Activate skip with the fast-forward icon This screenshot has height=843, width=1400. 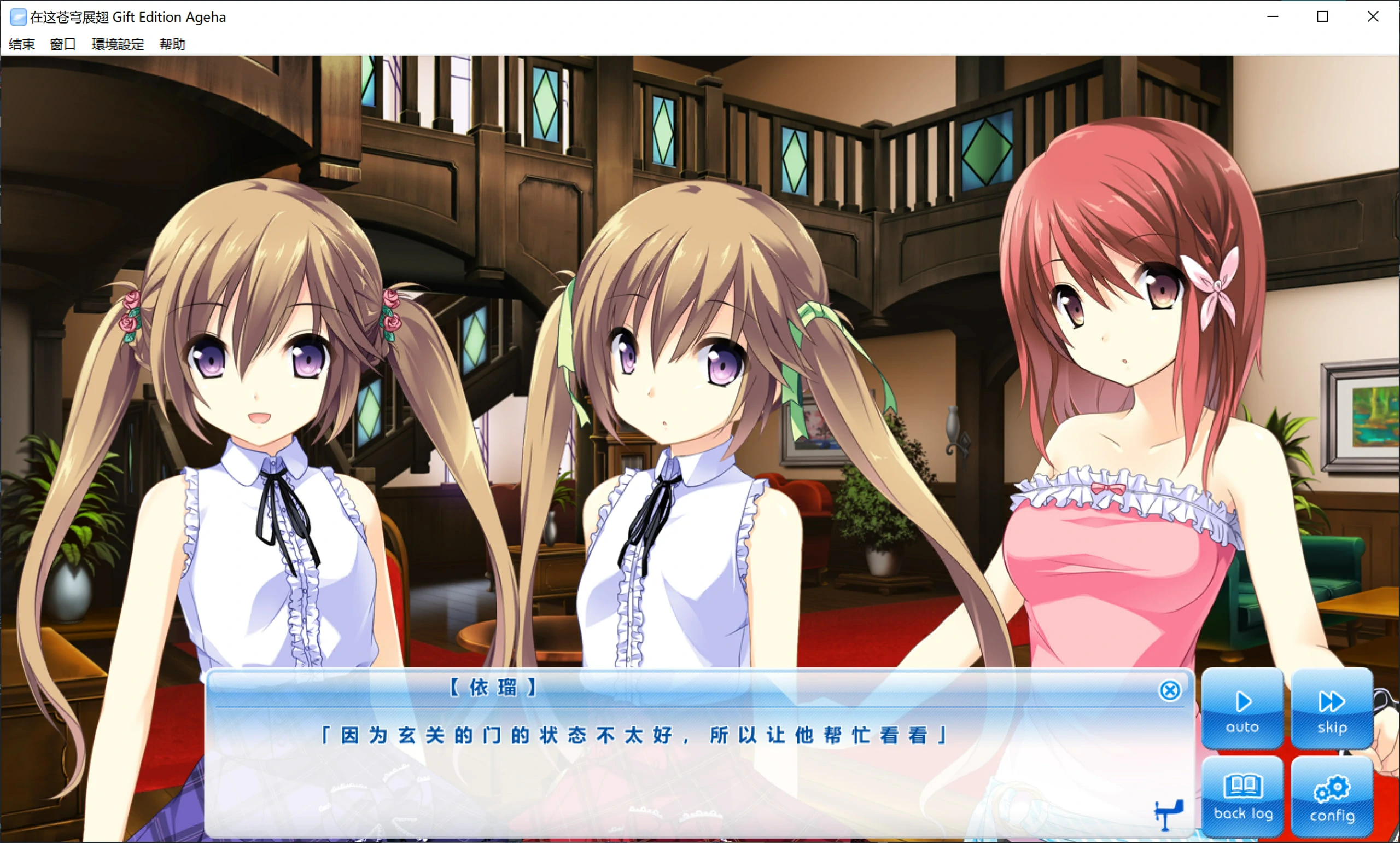[x=1331, y=701]
